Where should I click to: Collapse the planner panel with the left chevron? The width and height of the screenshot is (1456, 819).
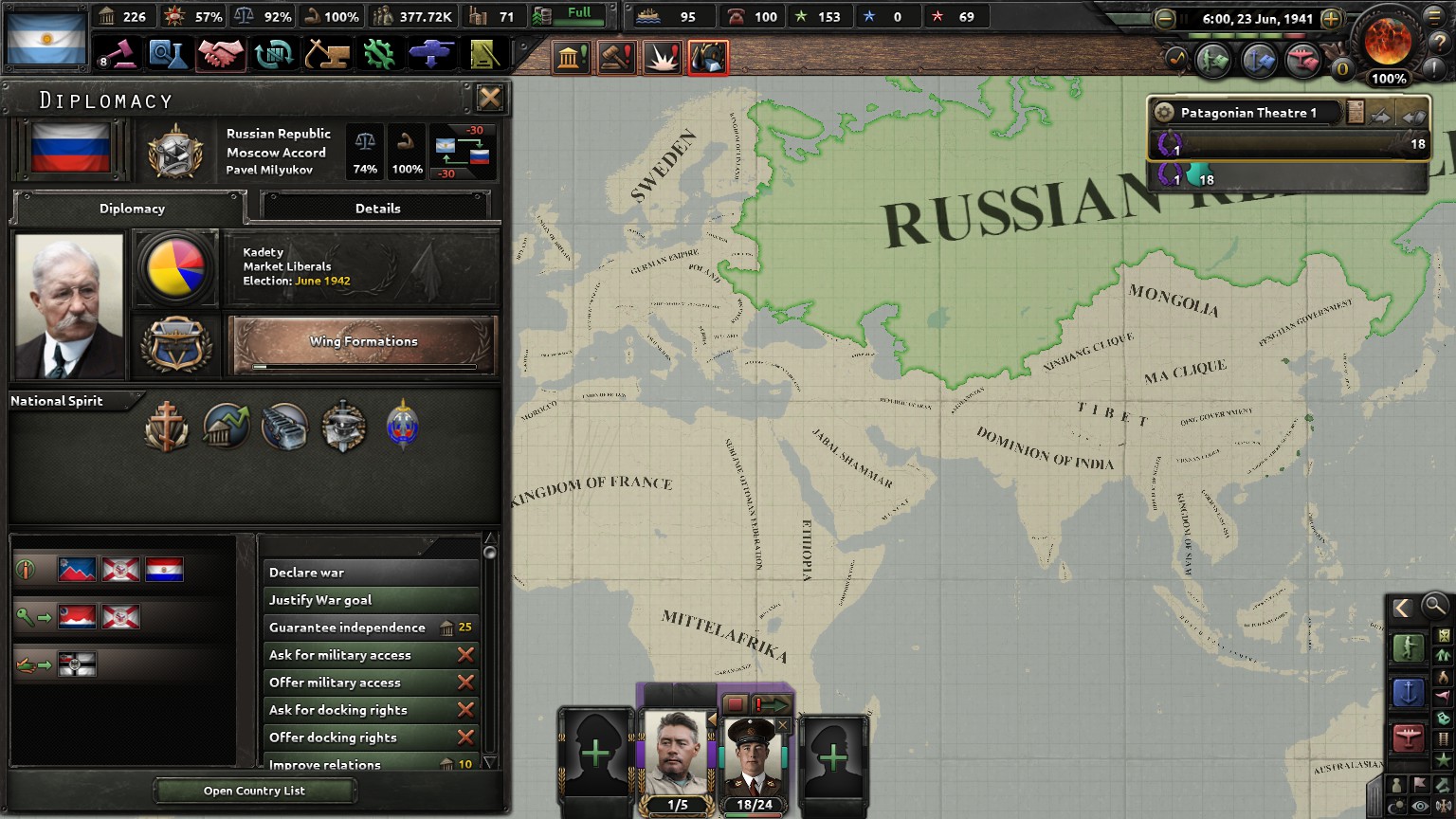tap(1404, 605)
